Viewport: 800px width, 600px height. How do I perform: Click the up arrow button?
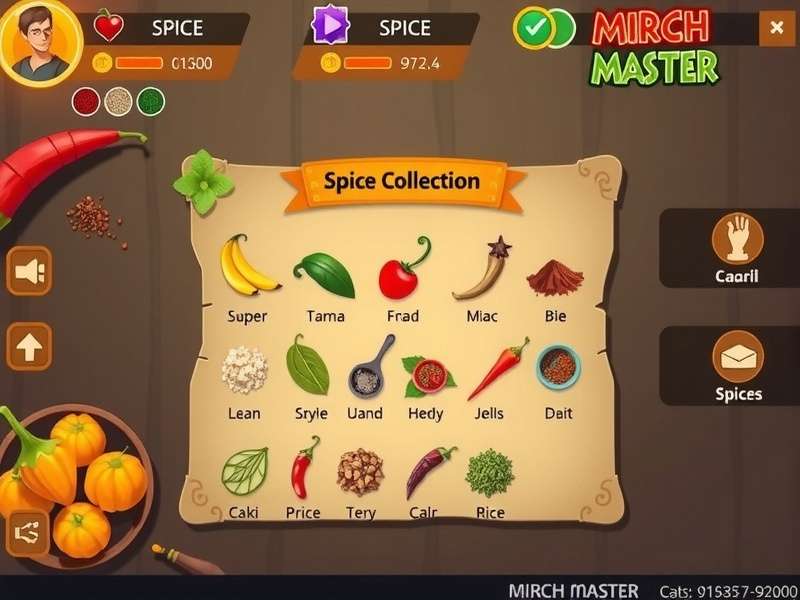coord(30,347)
